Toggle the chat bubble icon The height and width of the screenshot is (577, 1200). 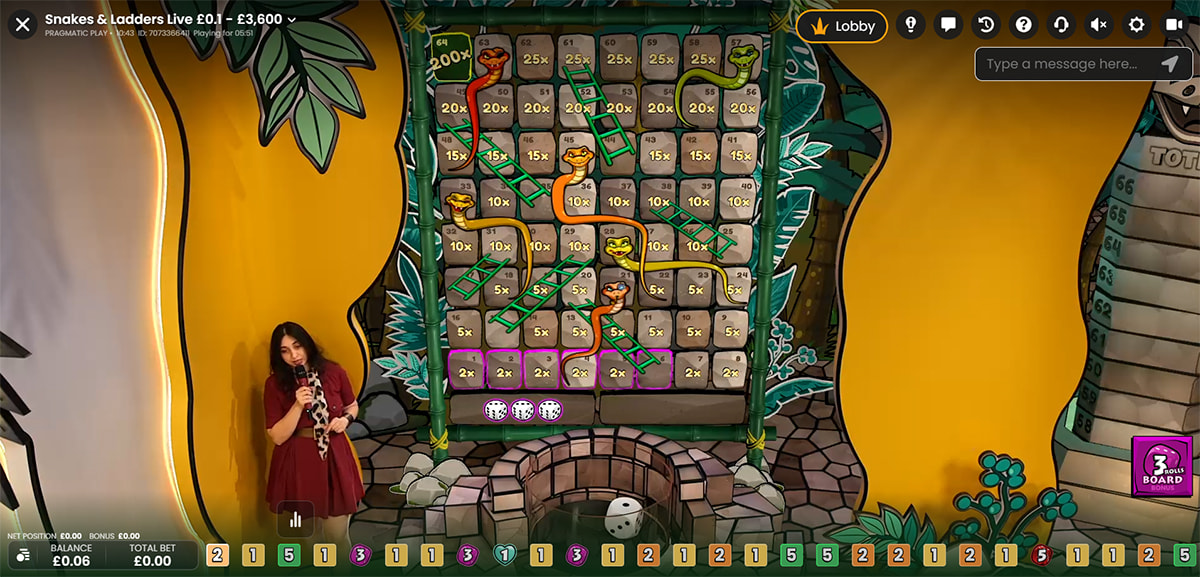point(948,26)
